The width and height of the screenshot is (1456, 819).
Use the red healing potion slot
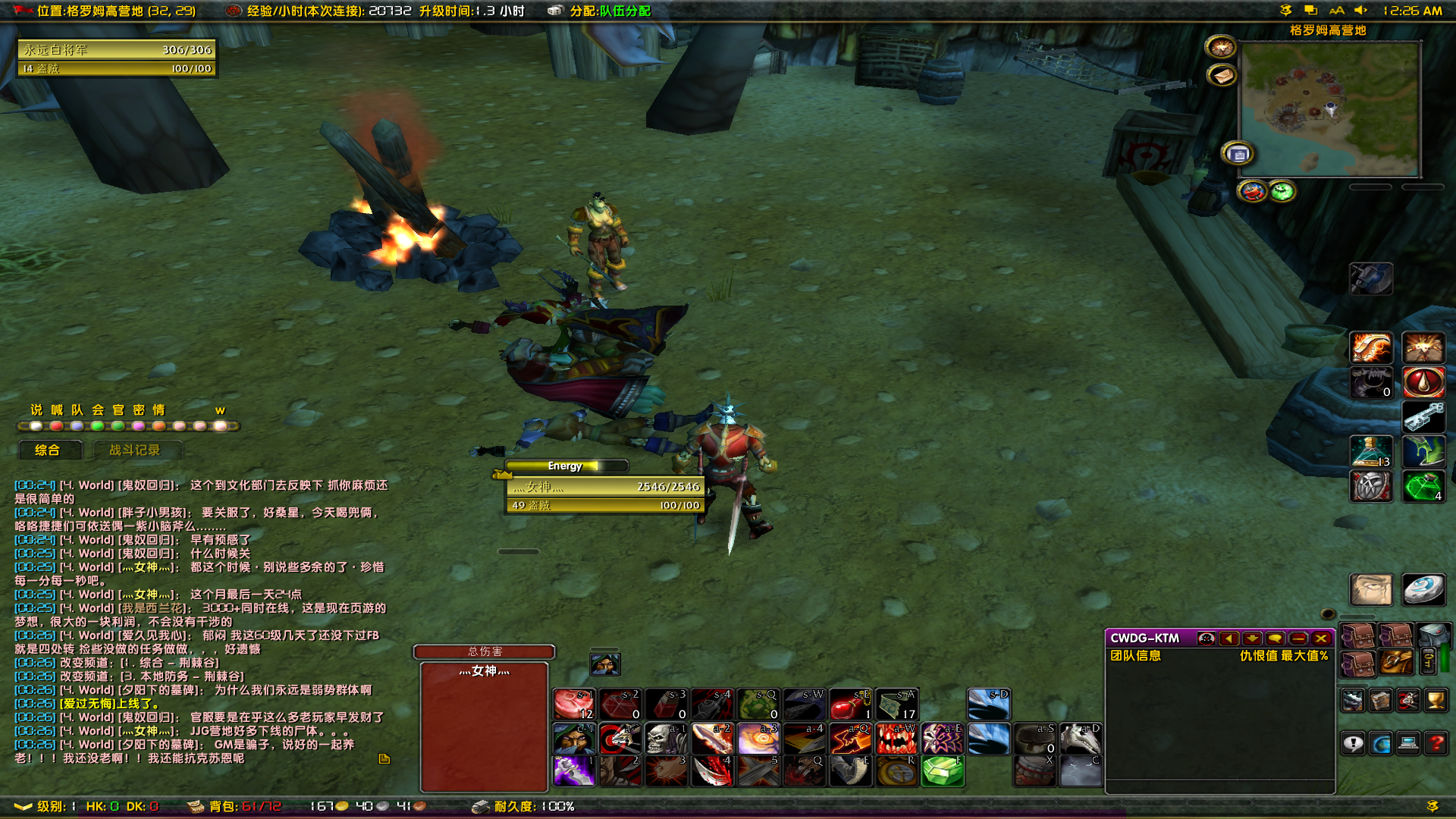851,704
